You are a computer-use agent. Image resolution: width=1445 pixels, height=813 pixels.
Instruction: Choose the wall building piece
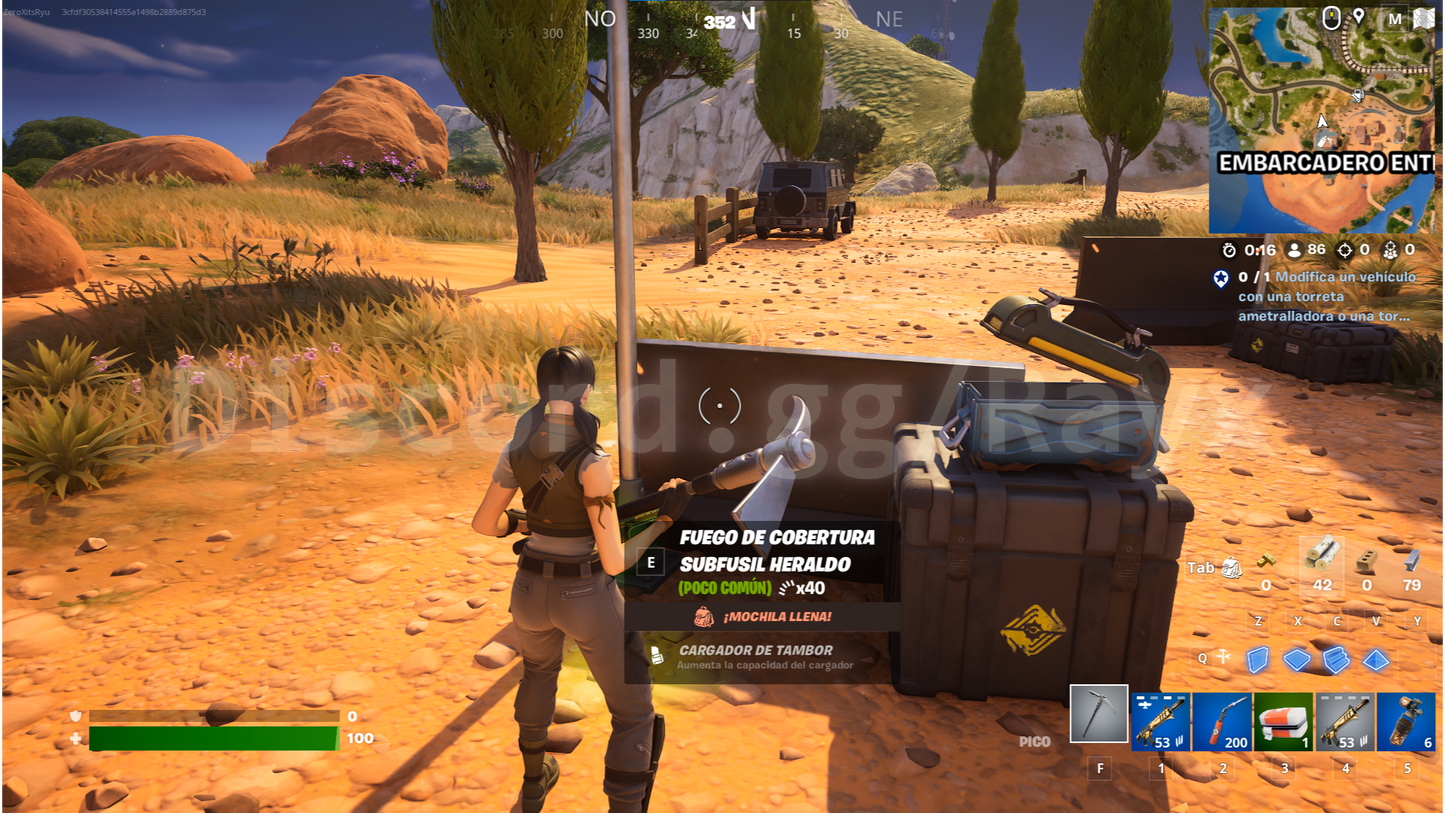click(x=1258, y=659)
